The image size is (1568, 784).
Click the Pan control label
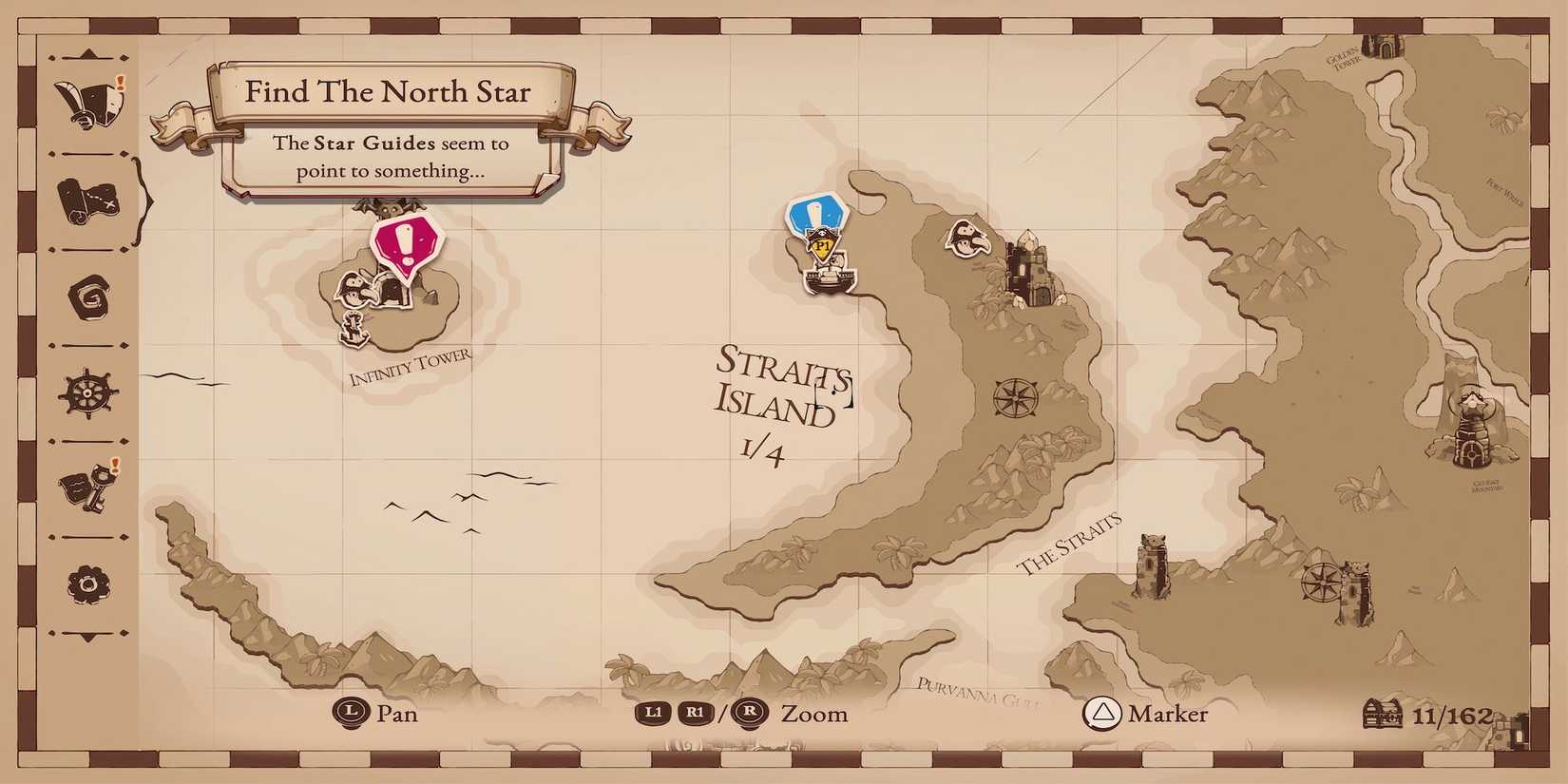tap(397, 714)
